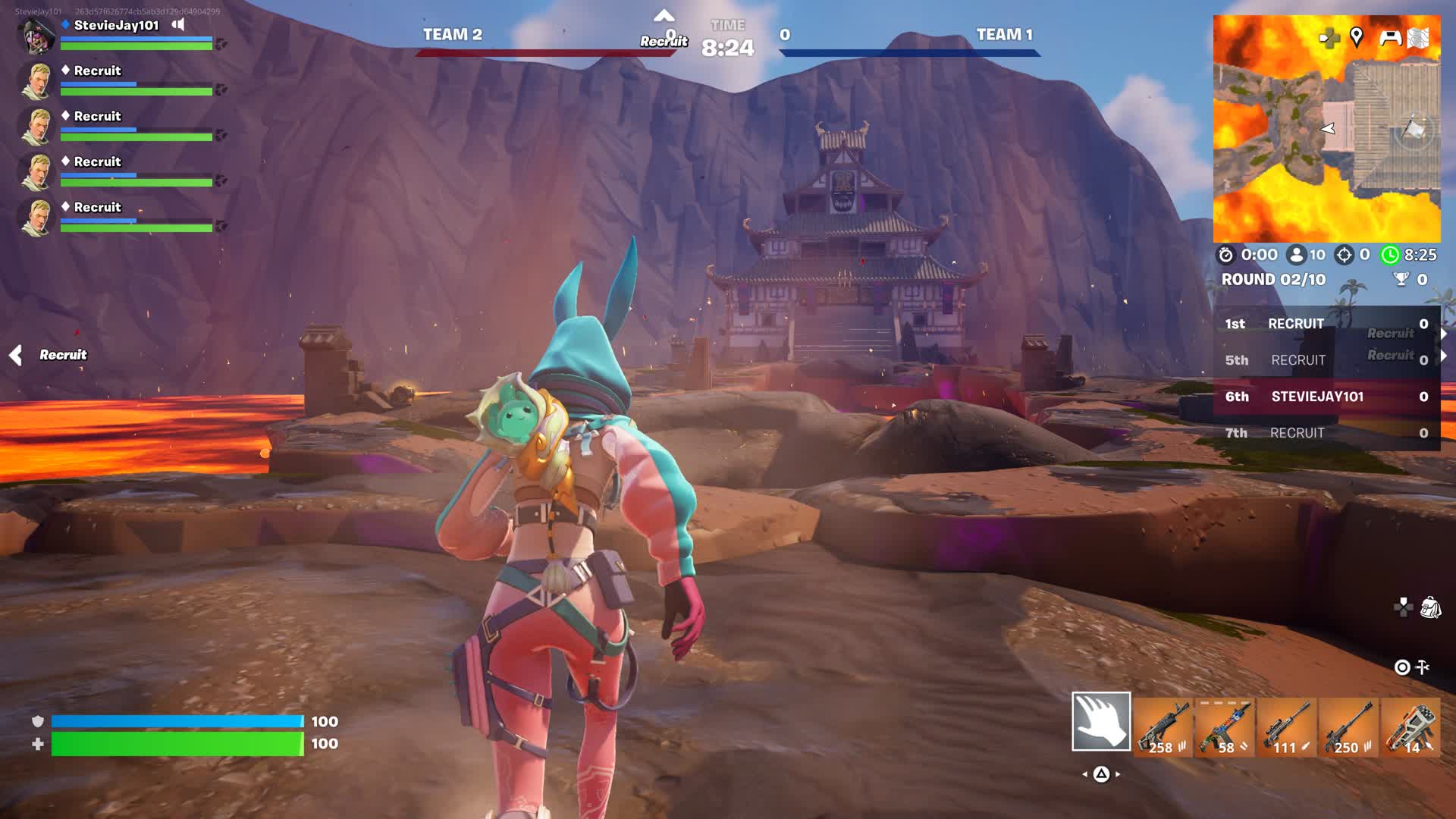Equip the assault rifle with 258 ammo
The image size is (1456, 819).
(1163, 728)
